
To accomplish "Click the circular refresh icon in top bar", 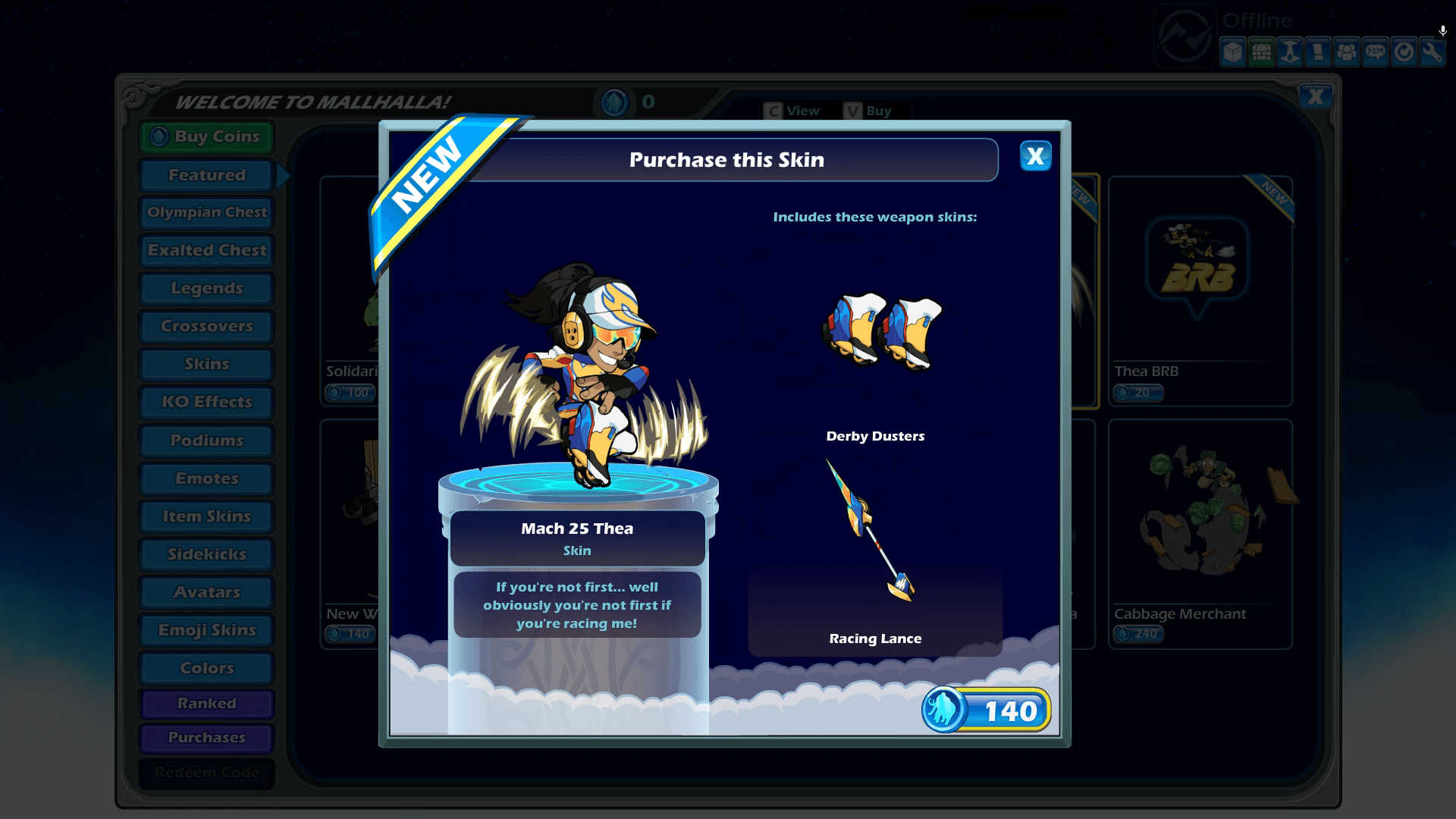I will pos(1403,52).
